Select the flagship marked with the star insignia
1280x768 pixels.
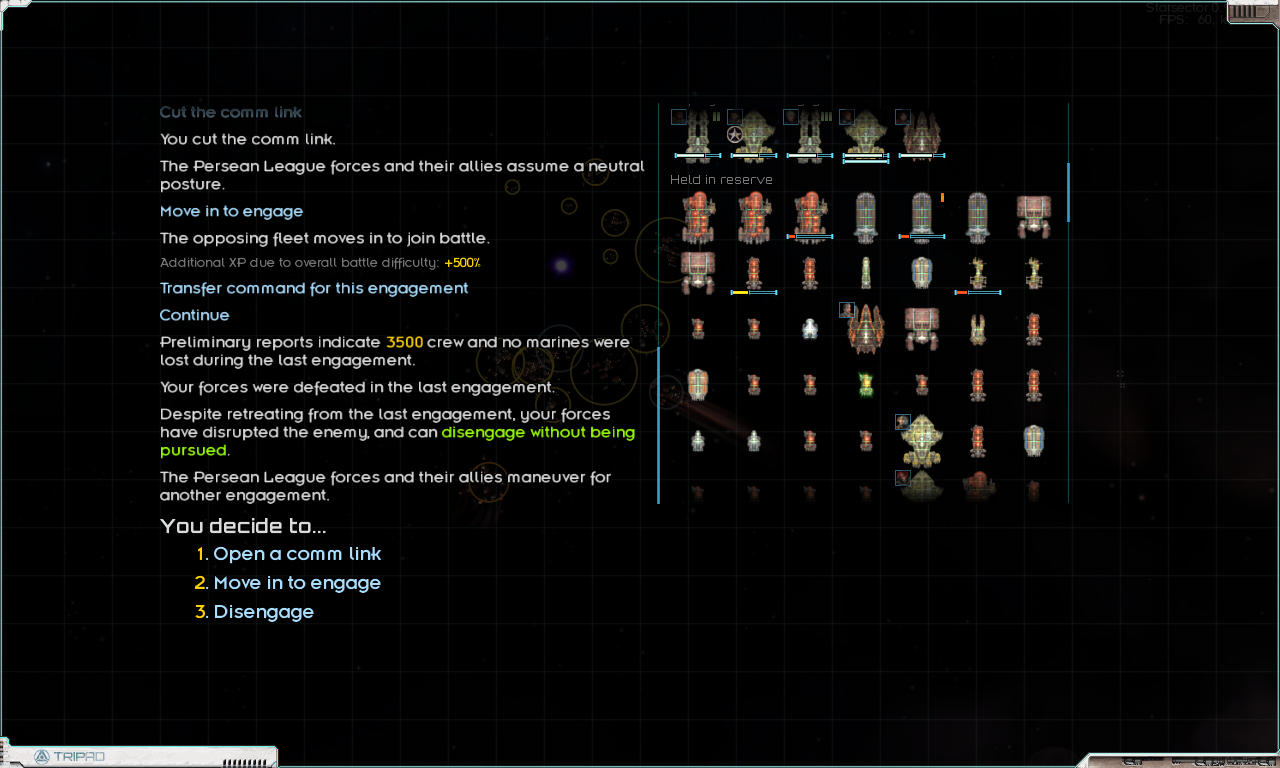[753, 133]
